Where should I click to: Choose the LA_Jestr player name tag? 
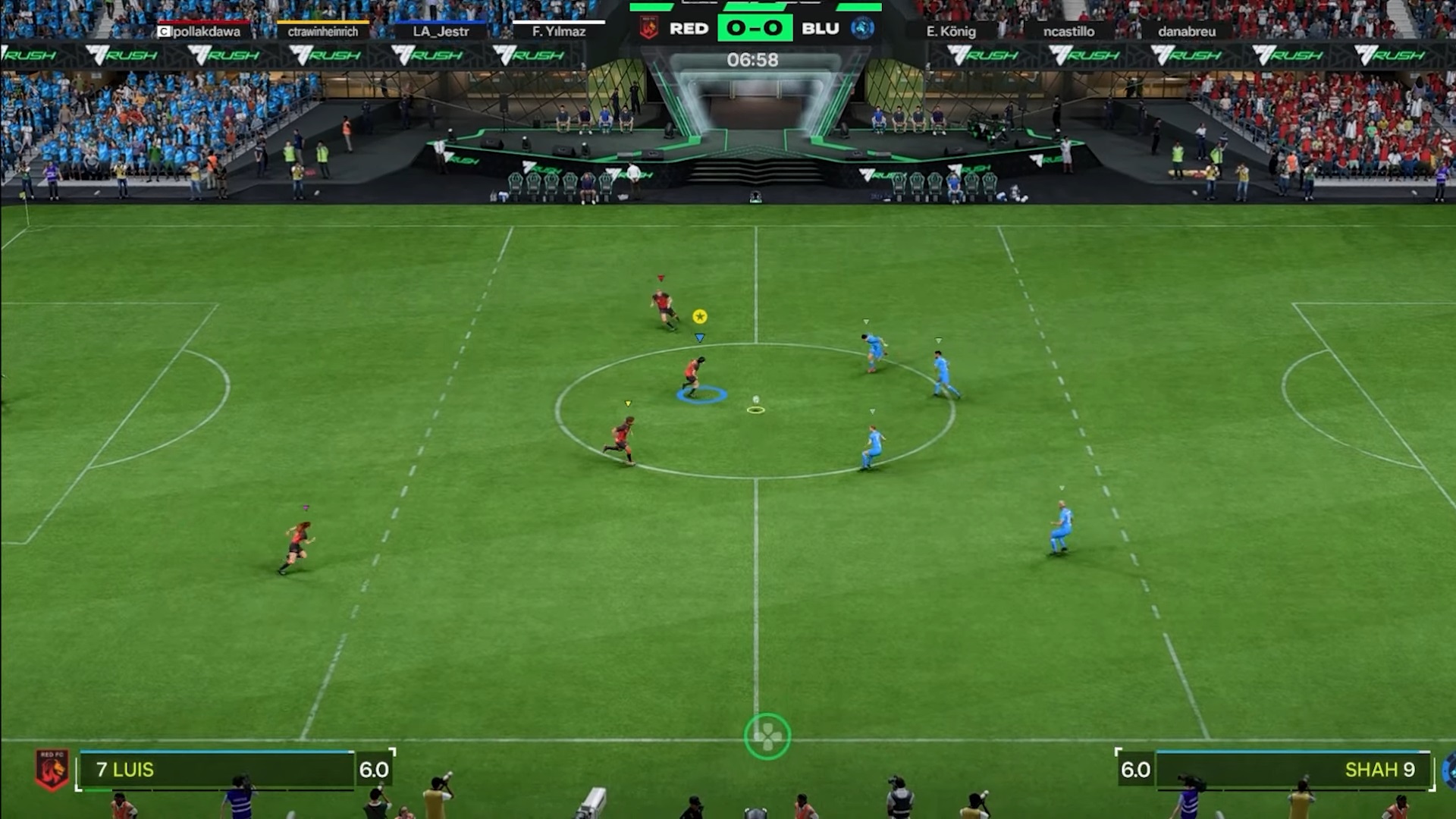coord(441,31)
